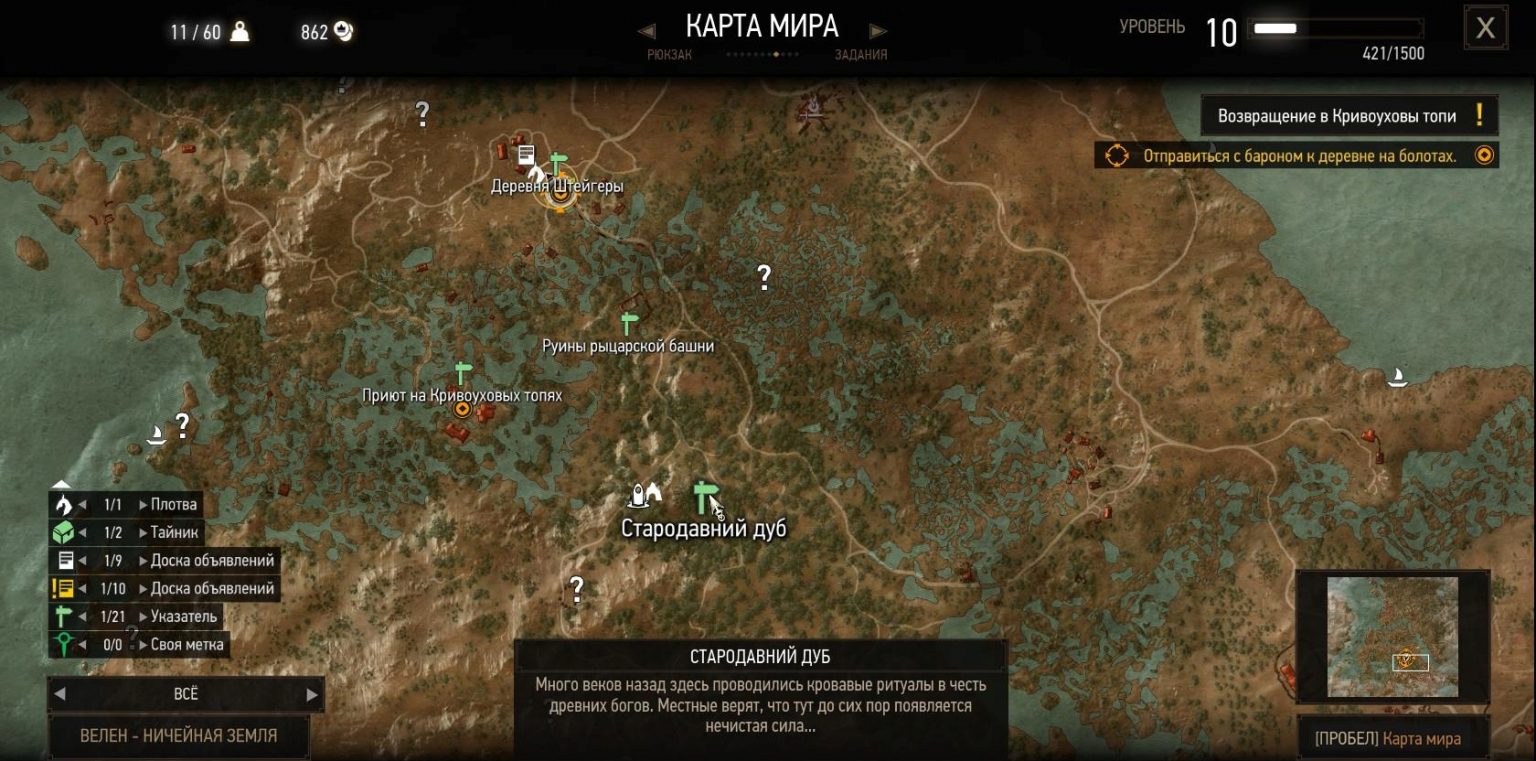Click the notice board icon at Деревня Штейгеры
The width and height of the screenshot is (1536, 761).
(x=525, y=153)
